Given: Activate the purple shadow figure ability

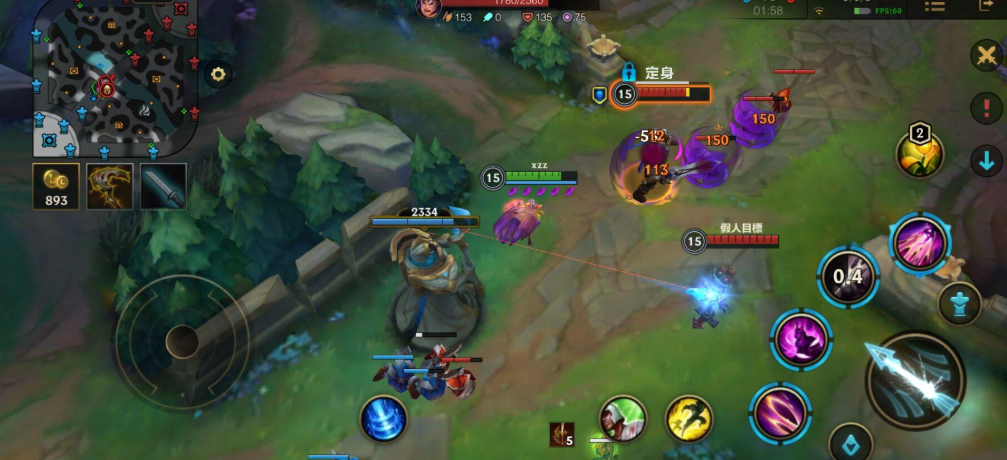Looking at the screenshot, I should 801,338.
